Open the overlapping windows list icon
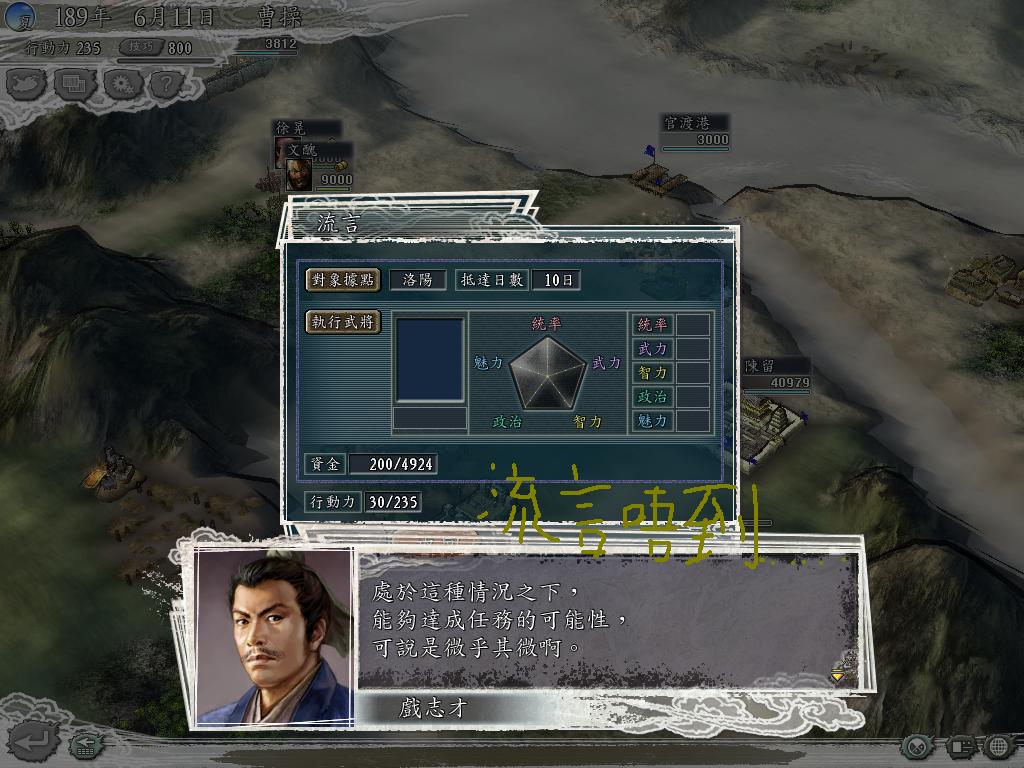The image size is (1024, 768). pos(74,84)
